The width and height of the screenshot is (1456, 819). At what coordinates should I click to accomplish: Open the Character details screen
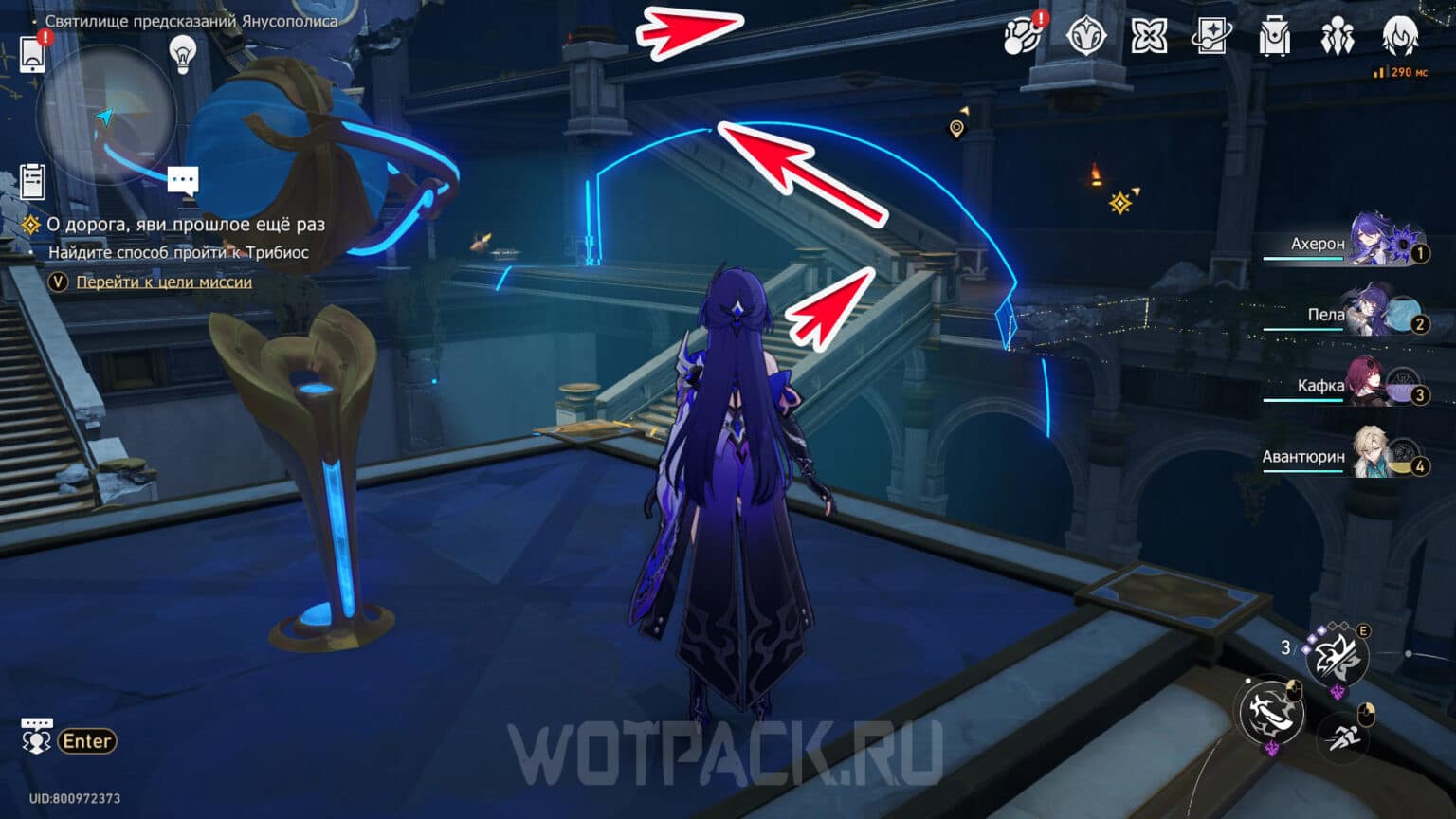1339,35
